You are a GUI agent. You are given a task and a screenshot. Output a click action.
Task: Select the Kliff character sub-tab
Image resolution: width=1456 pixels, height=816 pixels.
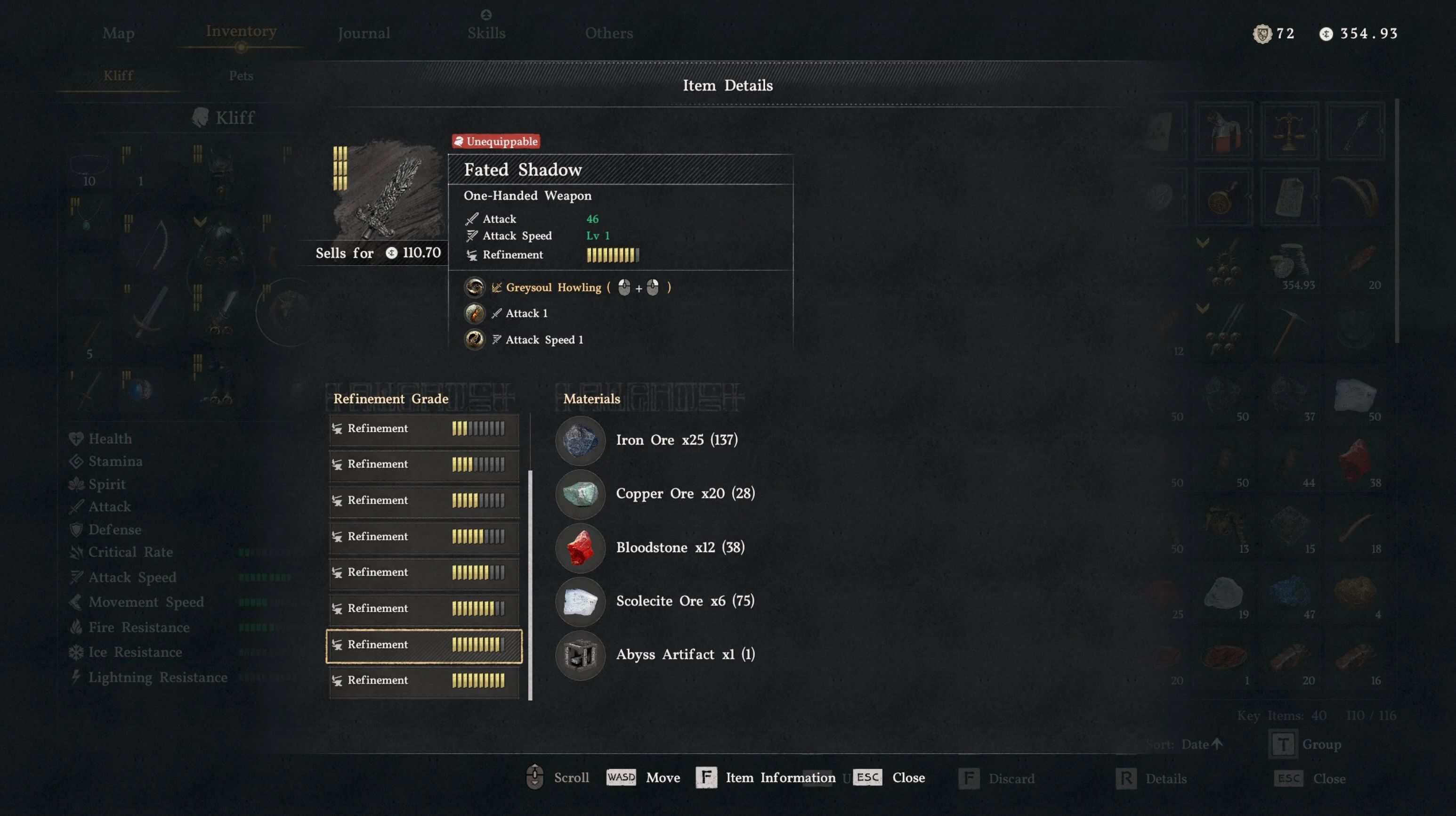click(118, 75)
